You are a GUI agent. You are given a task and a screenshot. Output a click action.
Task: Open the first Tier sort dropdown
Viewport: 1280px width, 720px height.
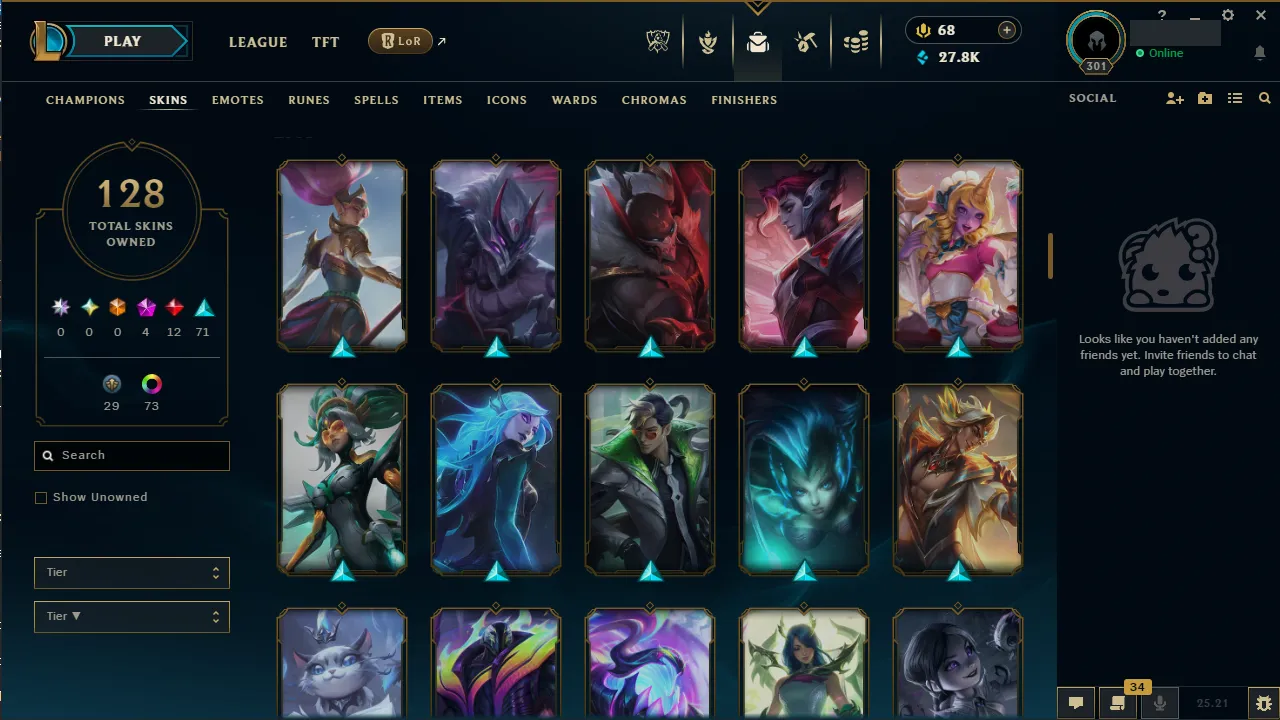[x=131, y=572]
